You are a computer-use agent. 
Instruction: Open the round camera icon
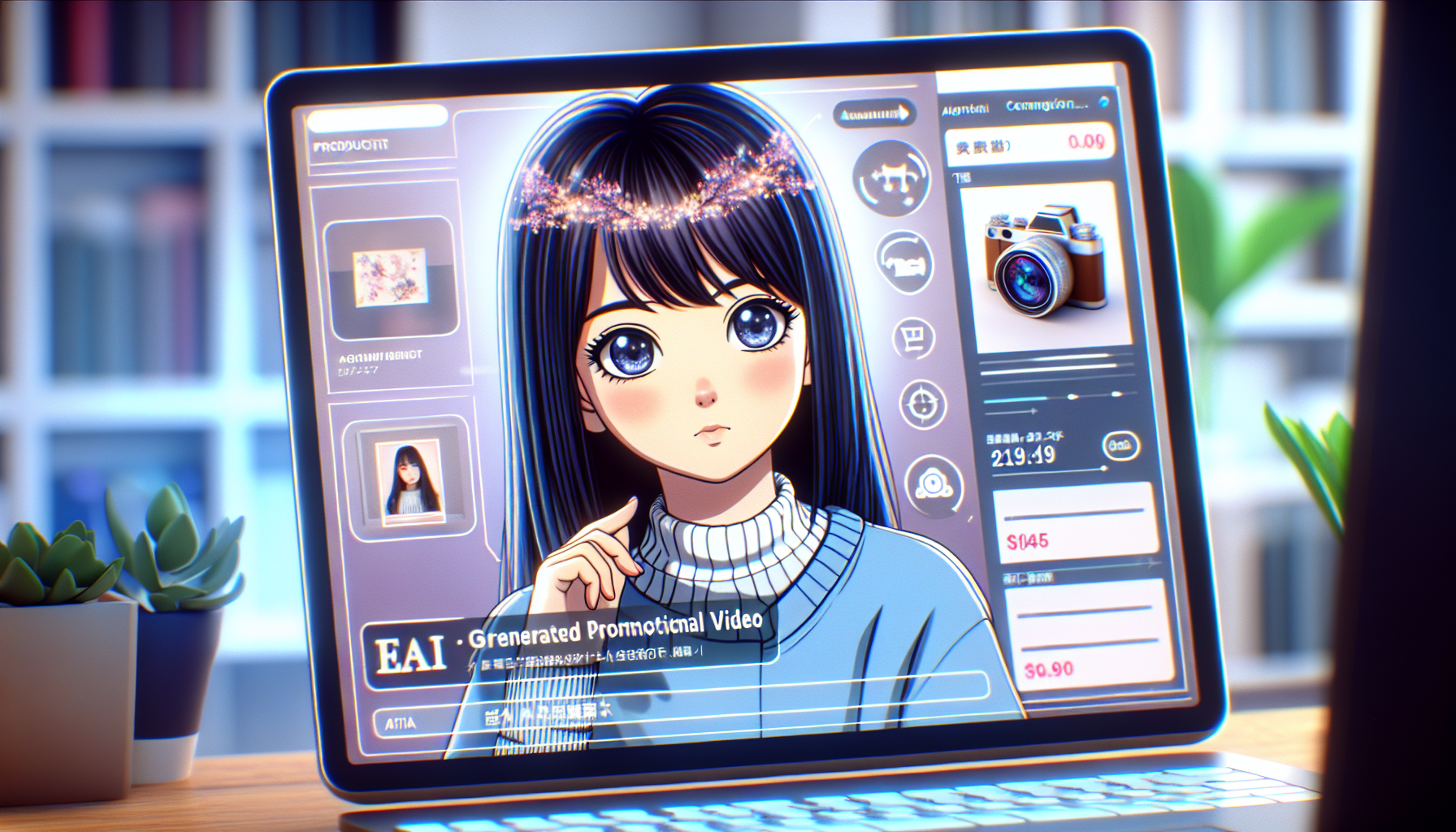coord(934,485)
